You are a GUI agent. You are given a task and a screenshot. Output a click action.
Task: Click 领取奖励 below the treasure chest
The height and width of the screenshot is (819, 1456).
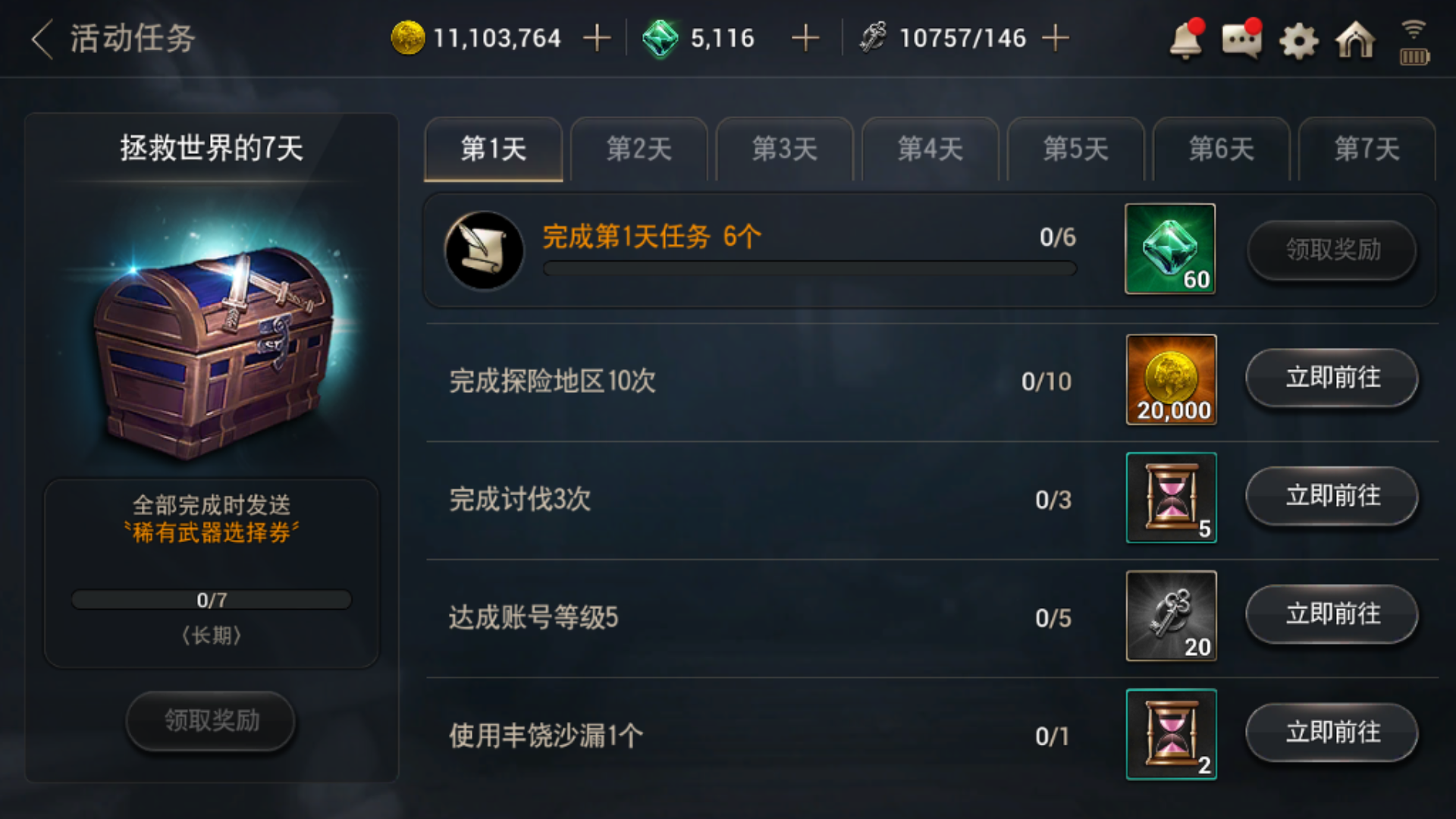(210, 722)
